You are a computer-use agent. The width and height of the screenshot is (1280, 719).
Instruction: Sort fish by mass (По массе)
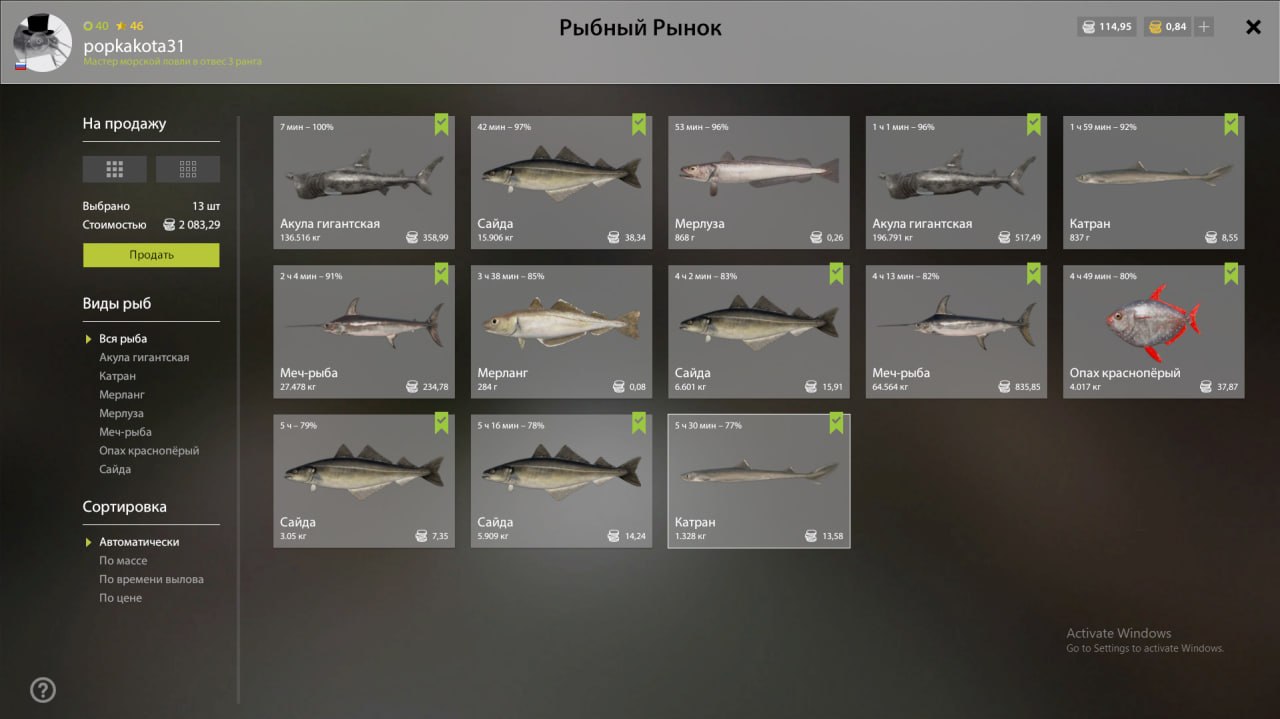123,561
